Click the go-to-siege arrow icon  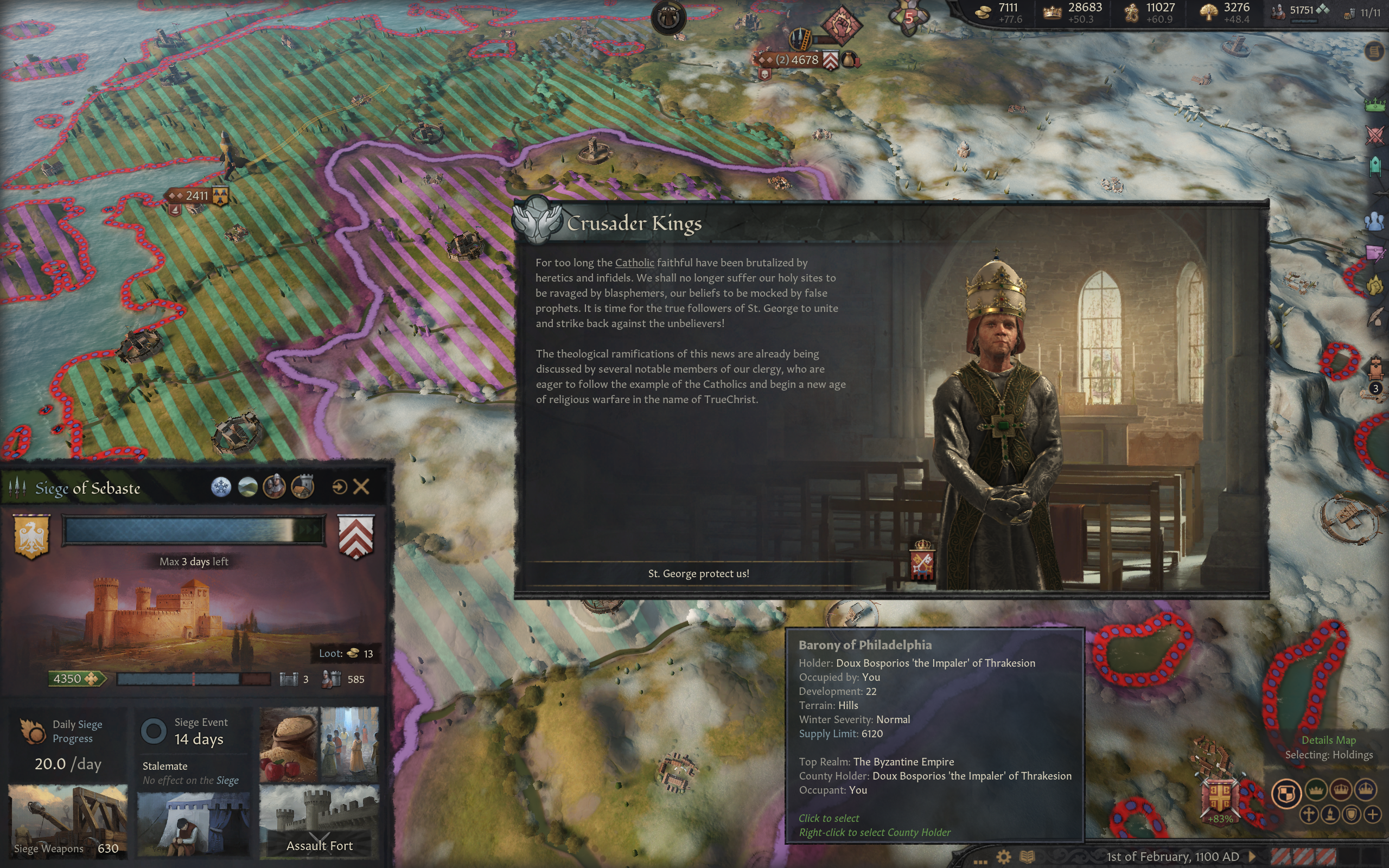point(339,487)
